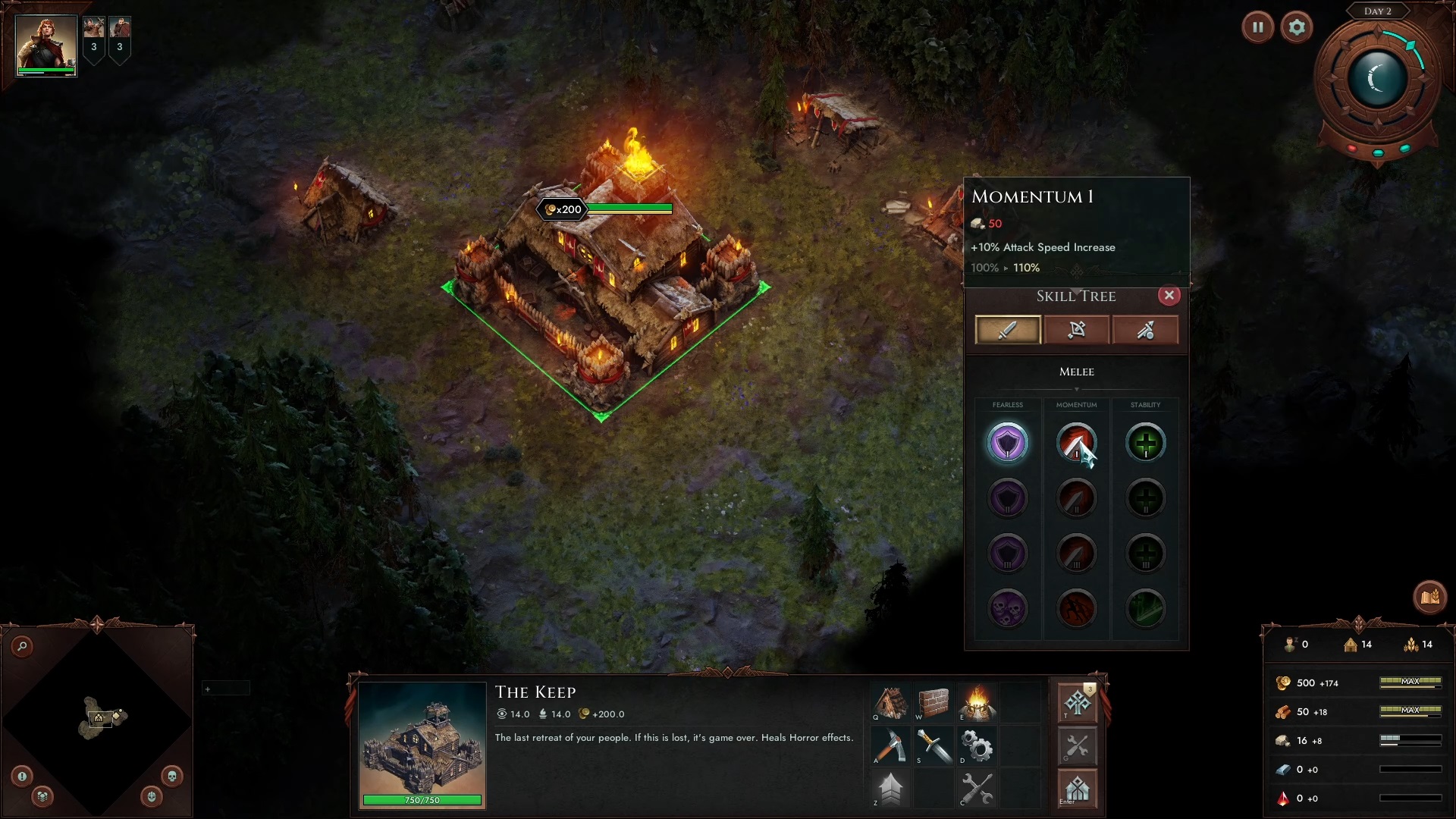Viewport: 1456px width, 819px height.
Task: Toggle the skull button beside the minimap
Action: [x=171, y=776]
